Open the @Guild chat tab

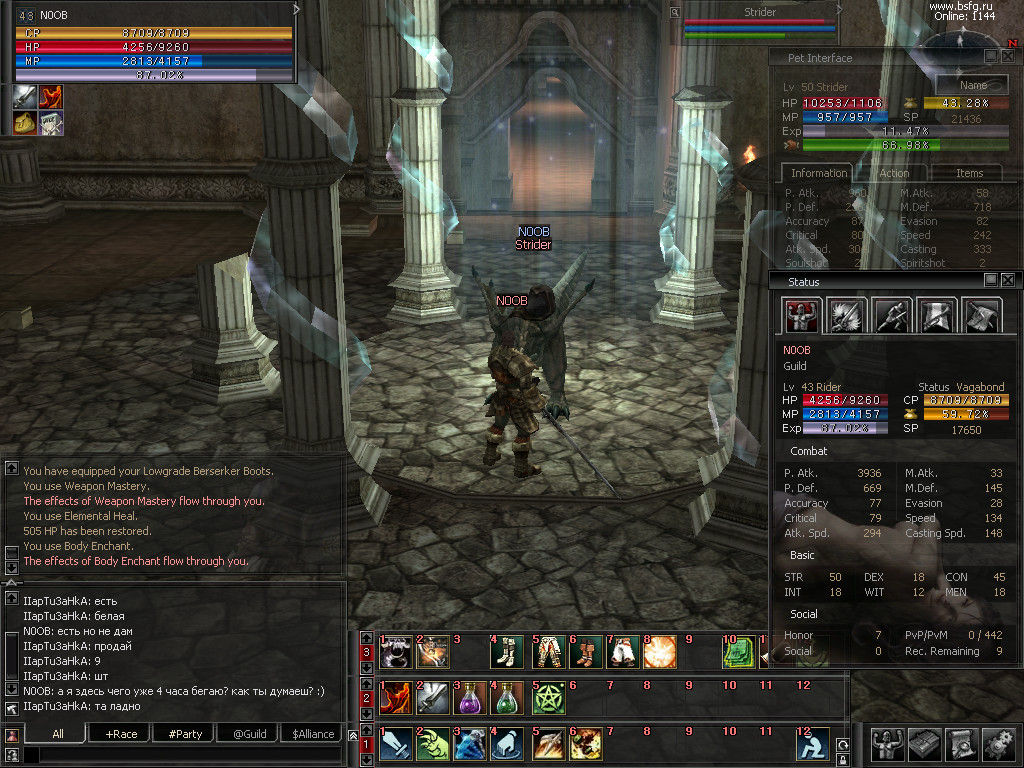click(249, 734)
